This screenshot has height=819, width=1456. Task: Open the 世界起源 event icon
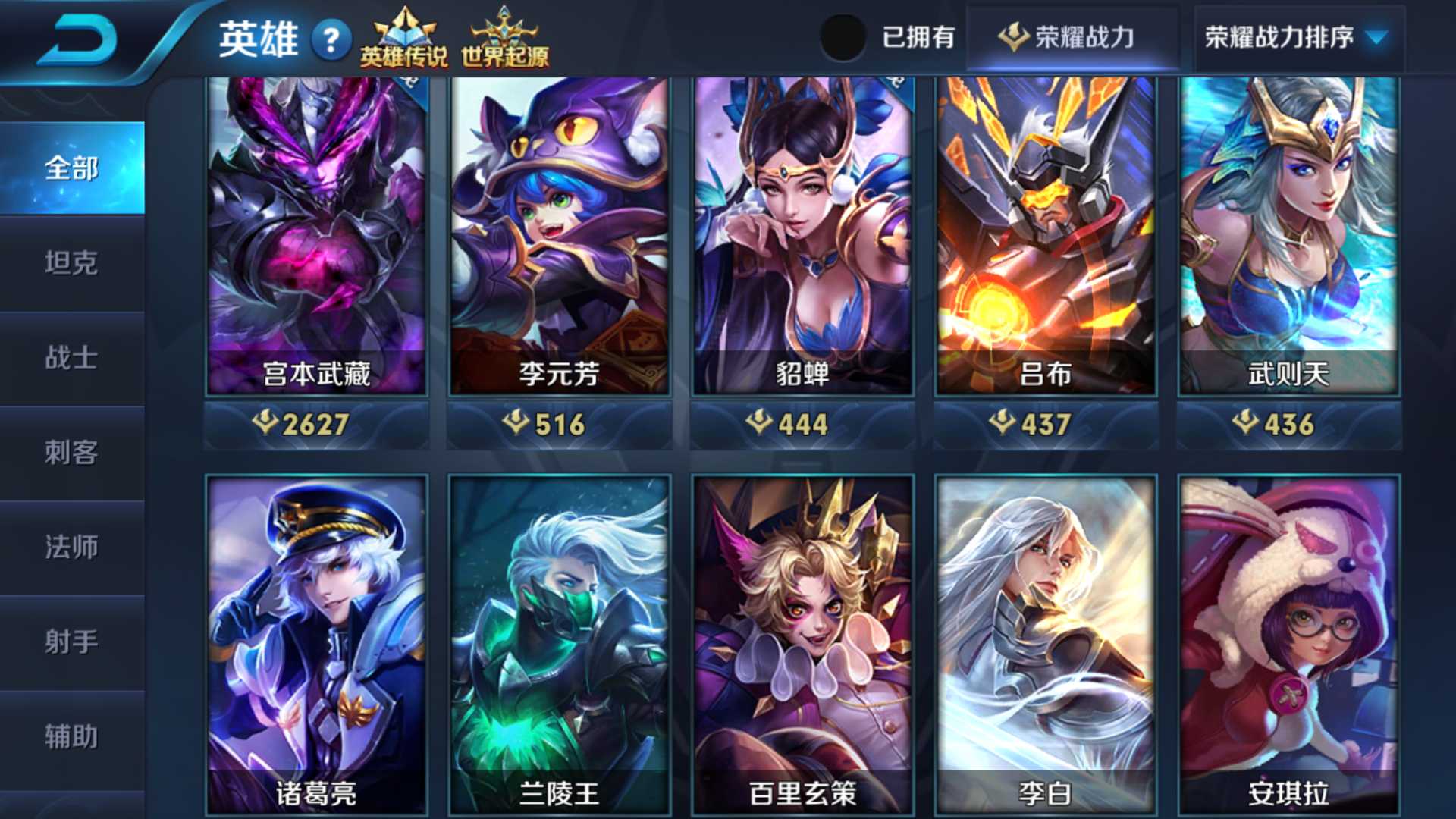[x=507, y=34]
